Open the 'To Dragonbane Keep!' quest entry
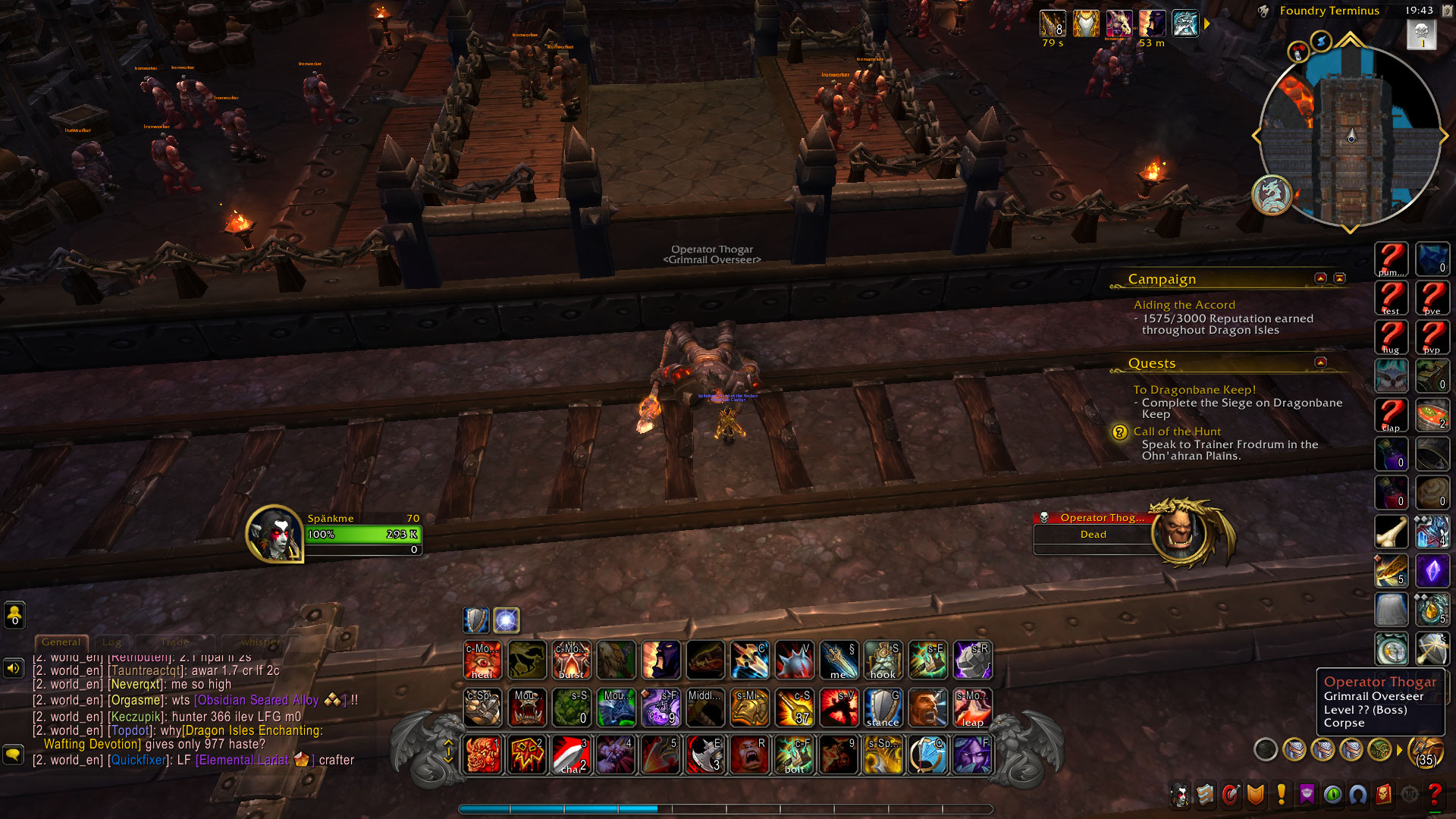This screenshot has height=819, width=1456. pos(1194,390)
